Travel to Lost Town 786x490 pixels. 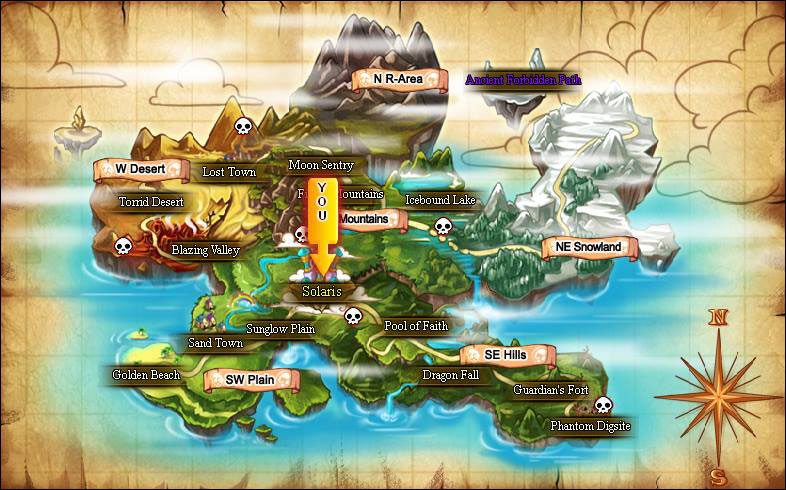click(229, 172)
